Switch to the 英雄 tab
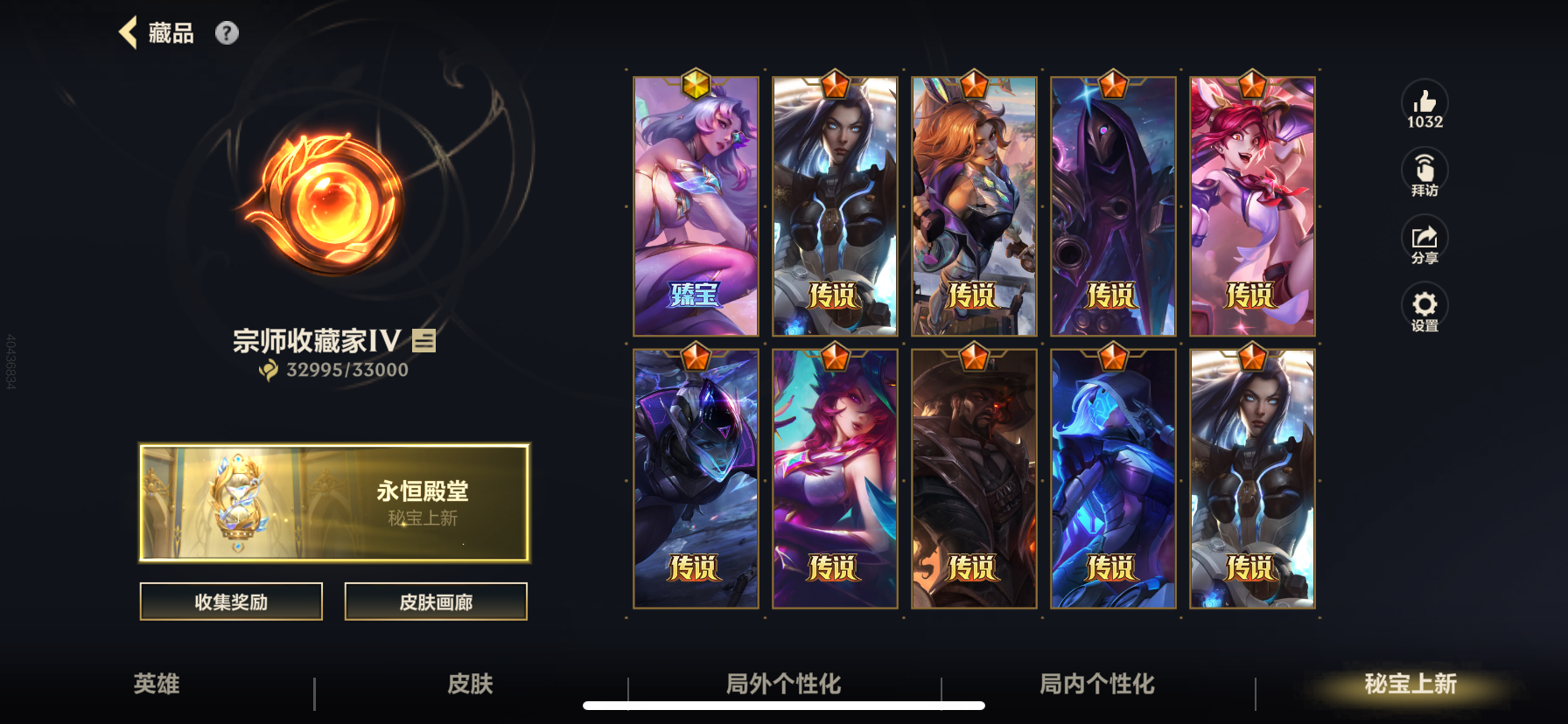Screen dimensions: 1568x724 155,686
